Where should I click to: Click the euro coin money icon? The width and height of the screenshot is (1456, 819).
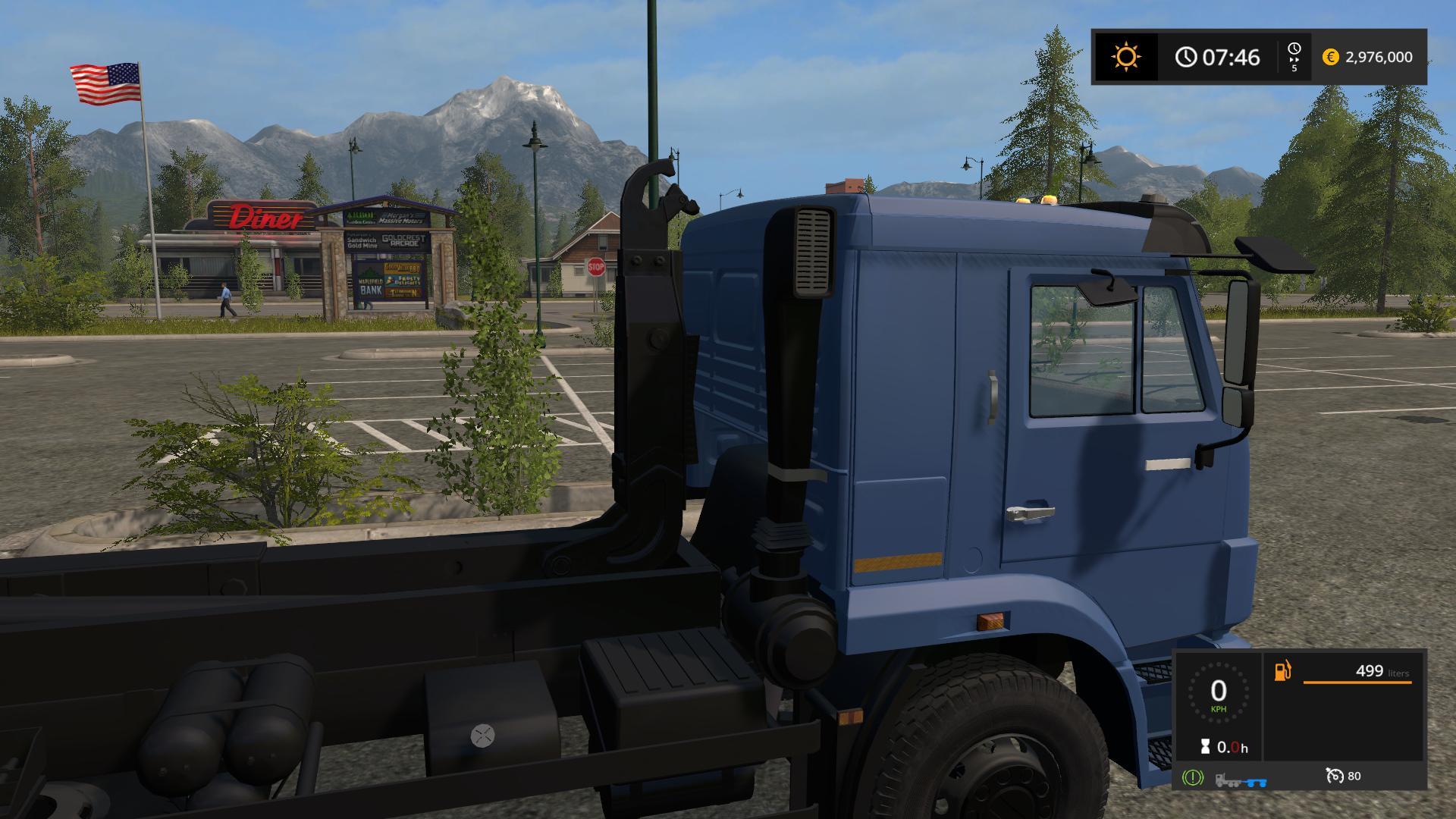pyautogui.click(x=1330, y=57)
